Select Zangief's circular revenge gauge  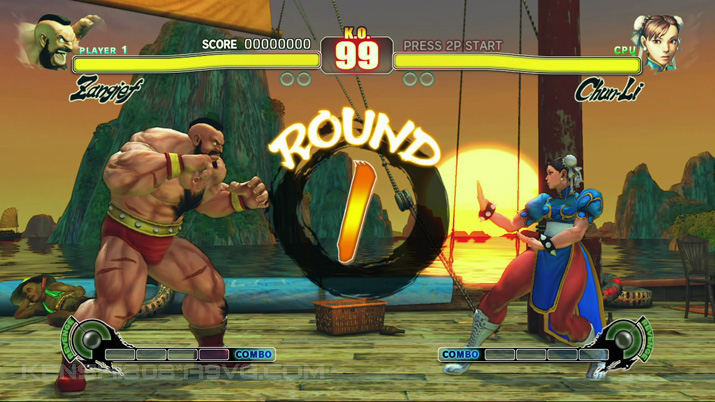89,340
